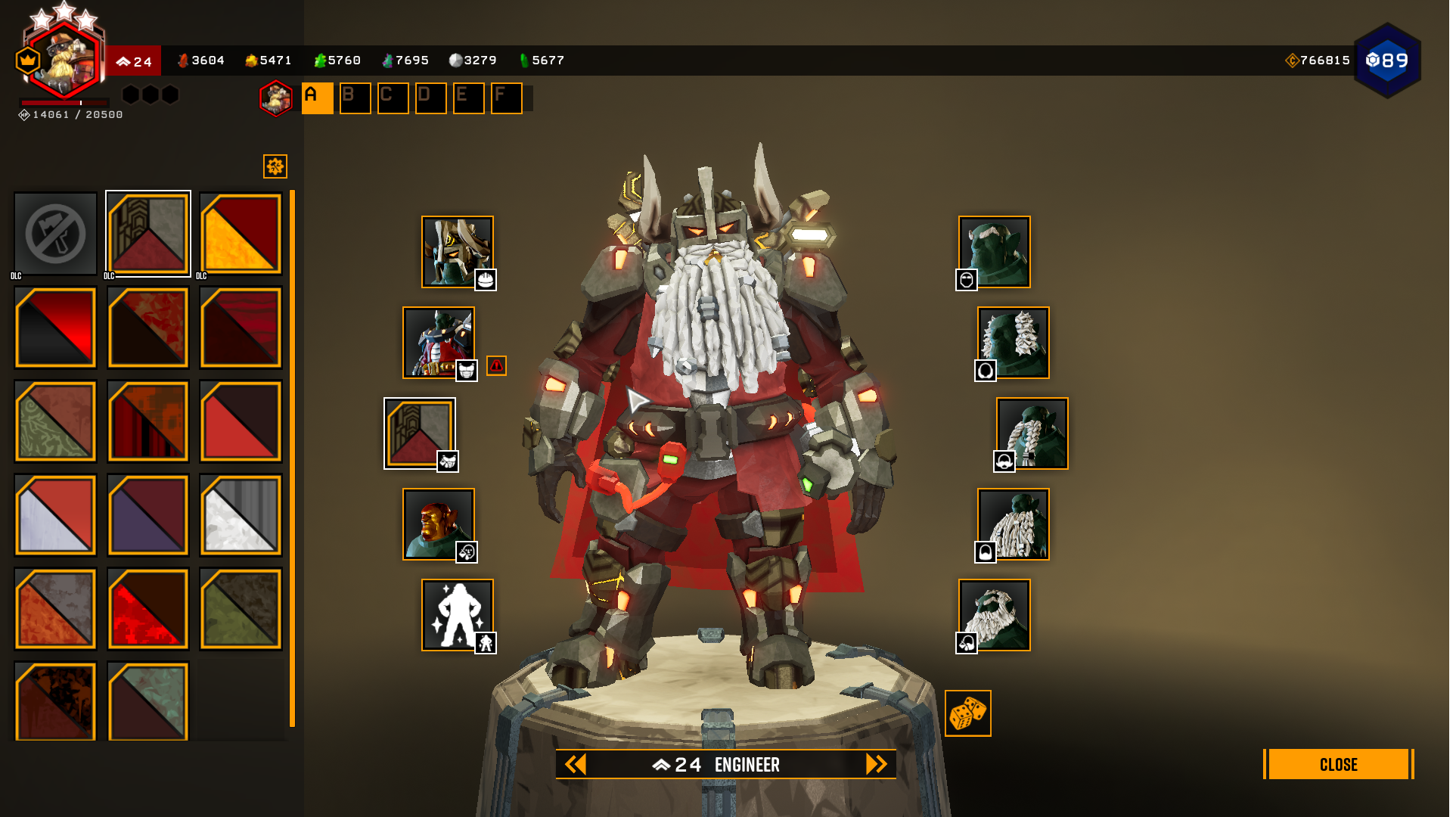Choose the black and bright red paintjob
Image resolution: width=1456 pixels, height=817 pixels.
(x=55, y=328)
